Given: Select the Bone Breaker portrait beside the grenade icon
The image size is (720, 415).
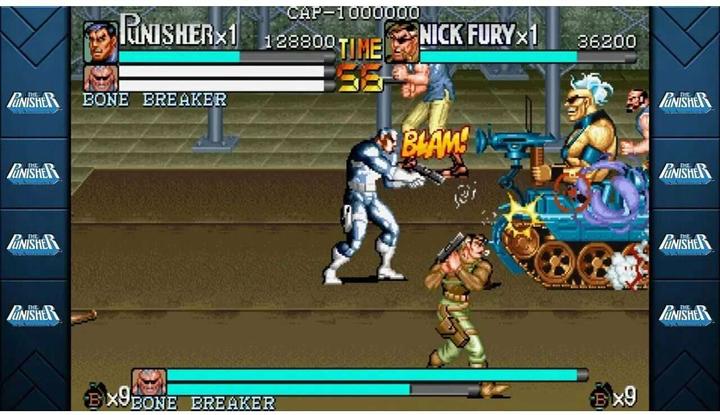Looking at the screenshot, I should click(148, 382).
